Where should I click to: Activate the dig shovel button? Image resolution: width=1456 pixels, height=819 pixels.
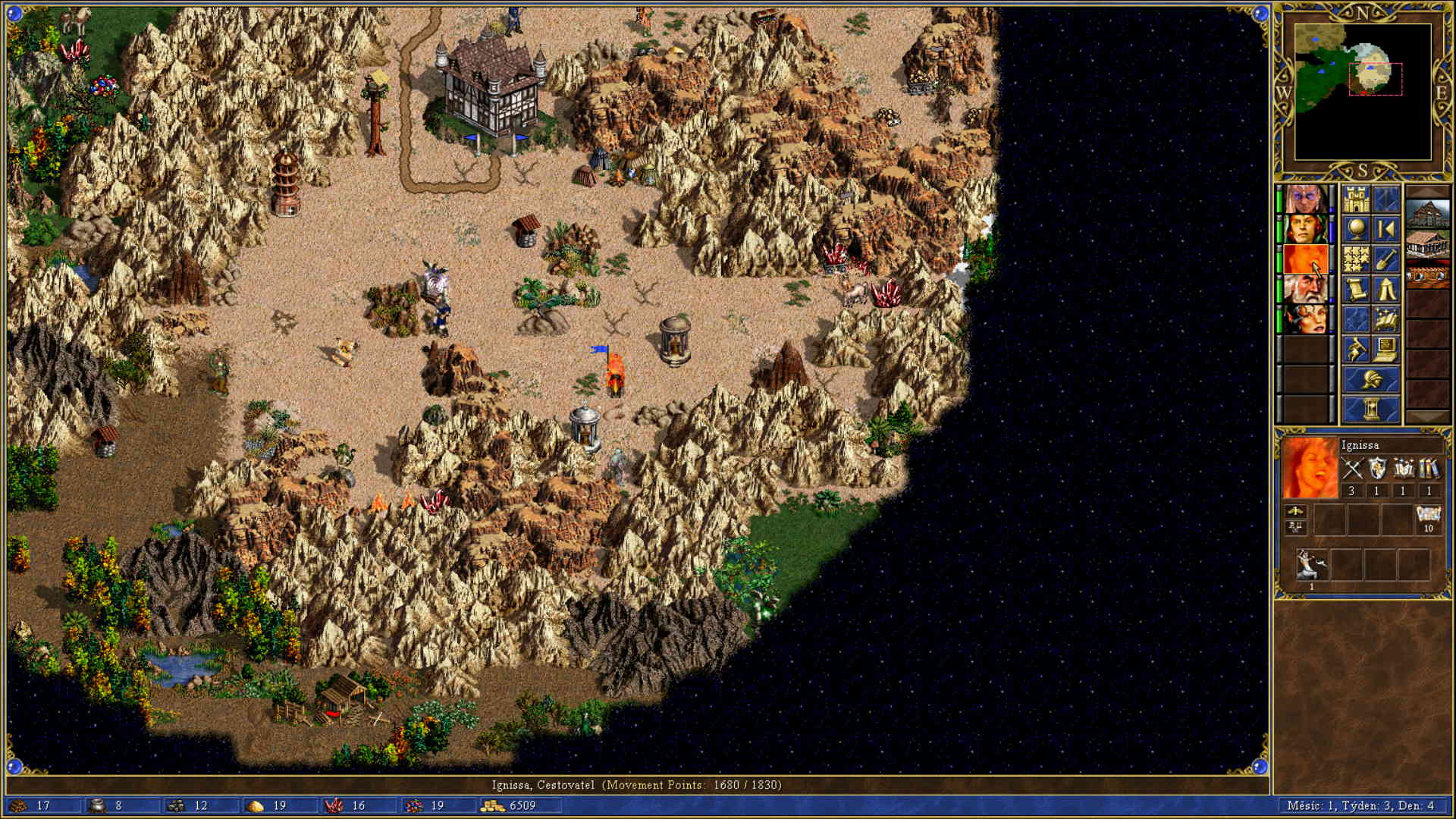click(1386, 259)
